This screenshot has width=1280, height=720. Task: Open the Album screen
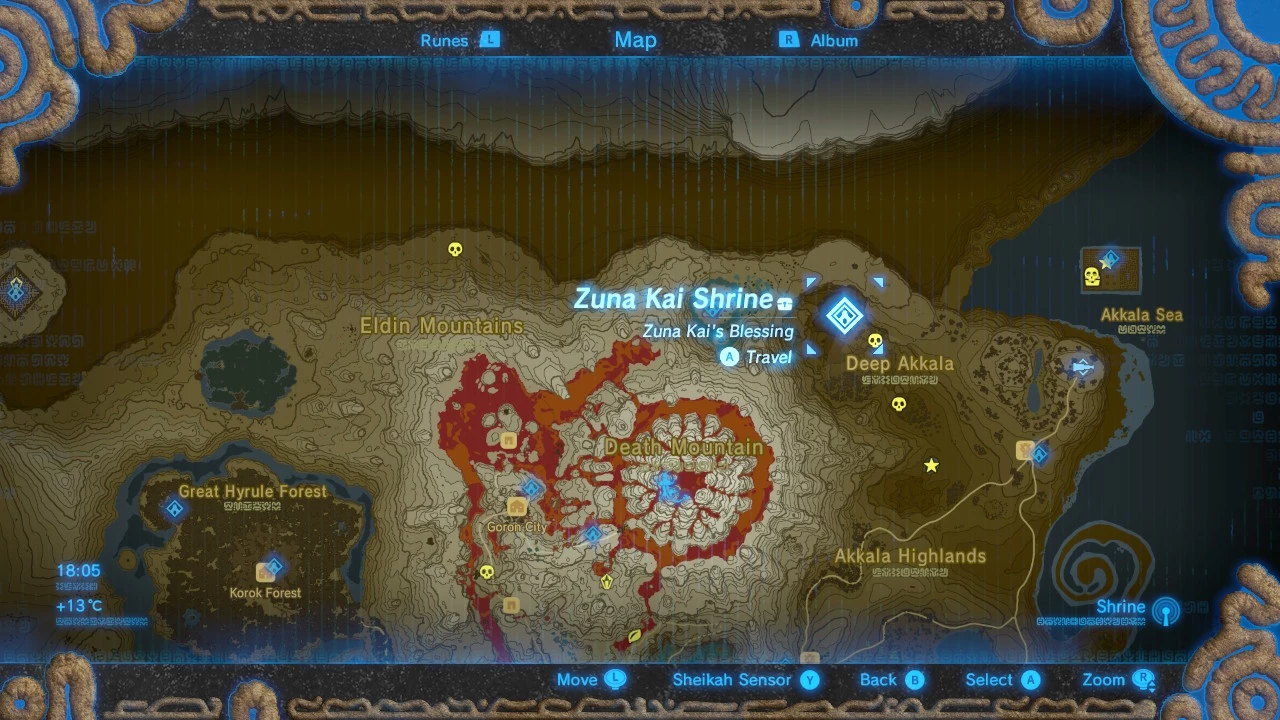pyautogui.click(x=822, y=40)
